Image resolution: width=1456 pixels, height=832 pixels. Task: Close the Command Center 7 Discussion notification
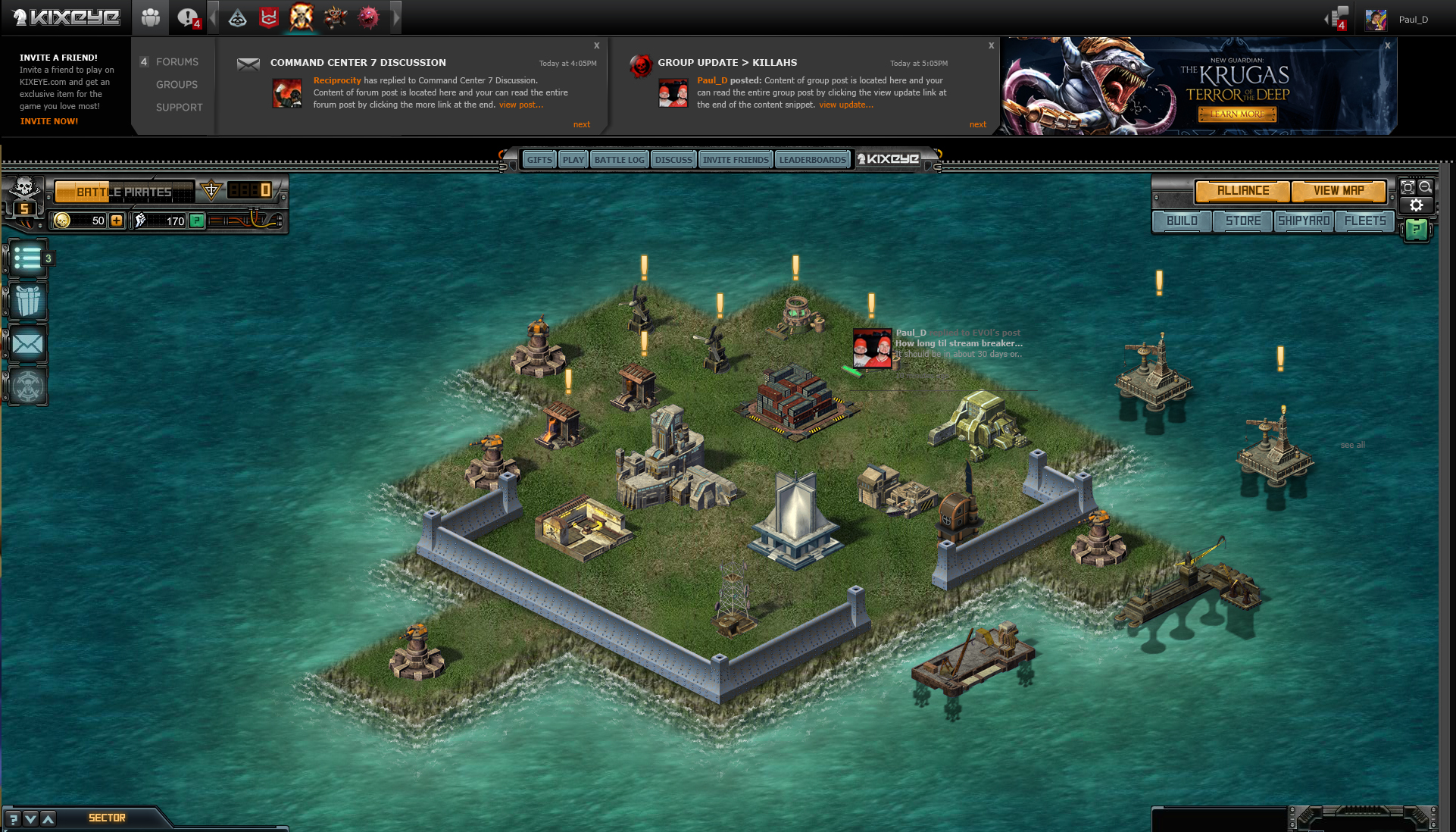pyautogui.click(x=596, y=45)
